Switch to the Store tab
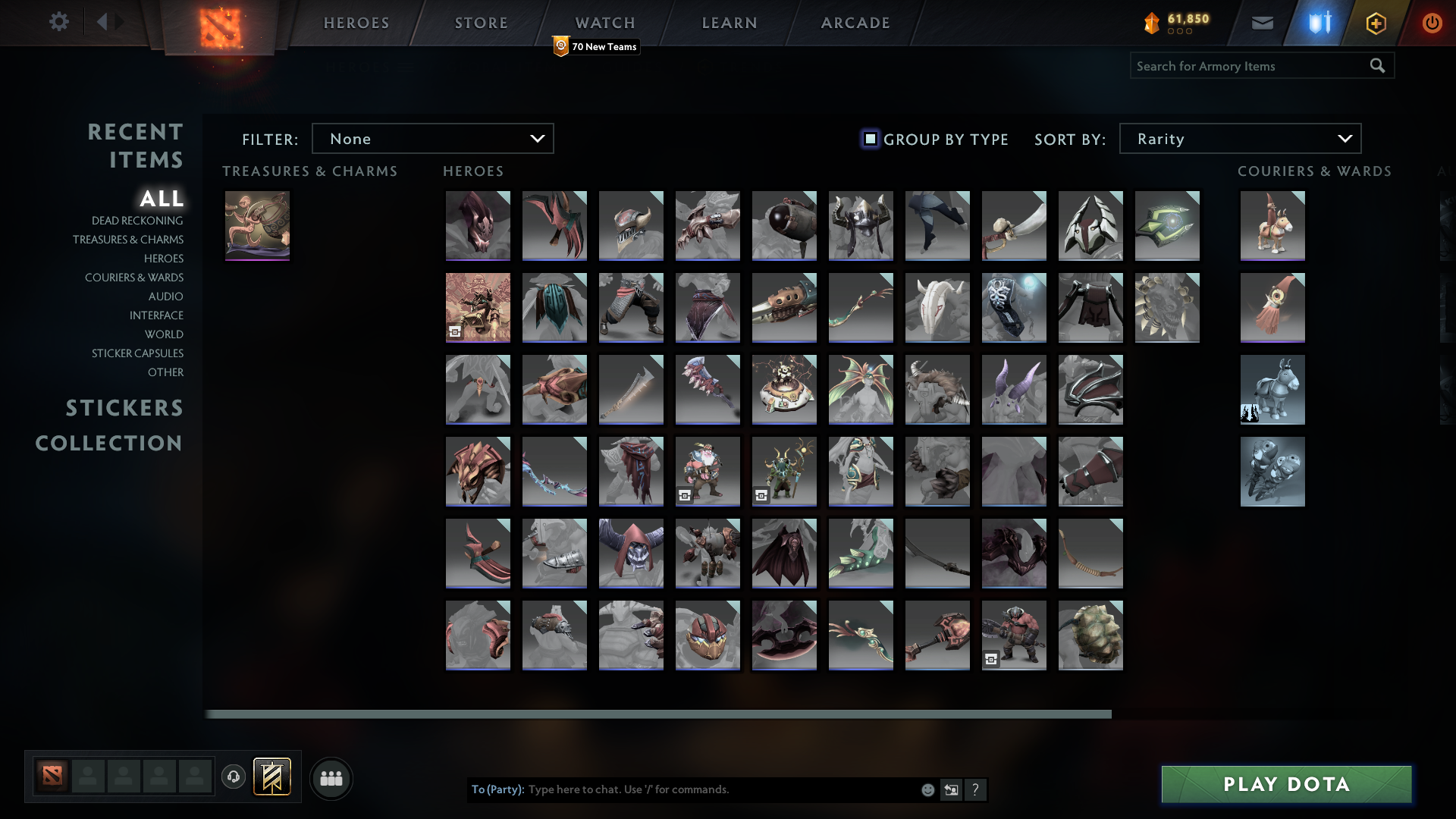 [x=480, y=23]
